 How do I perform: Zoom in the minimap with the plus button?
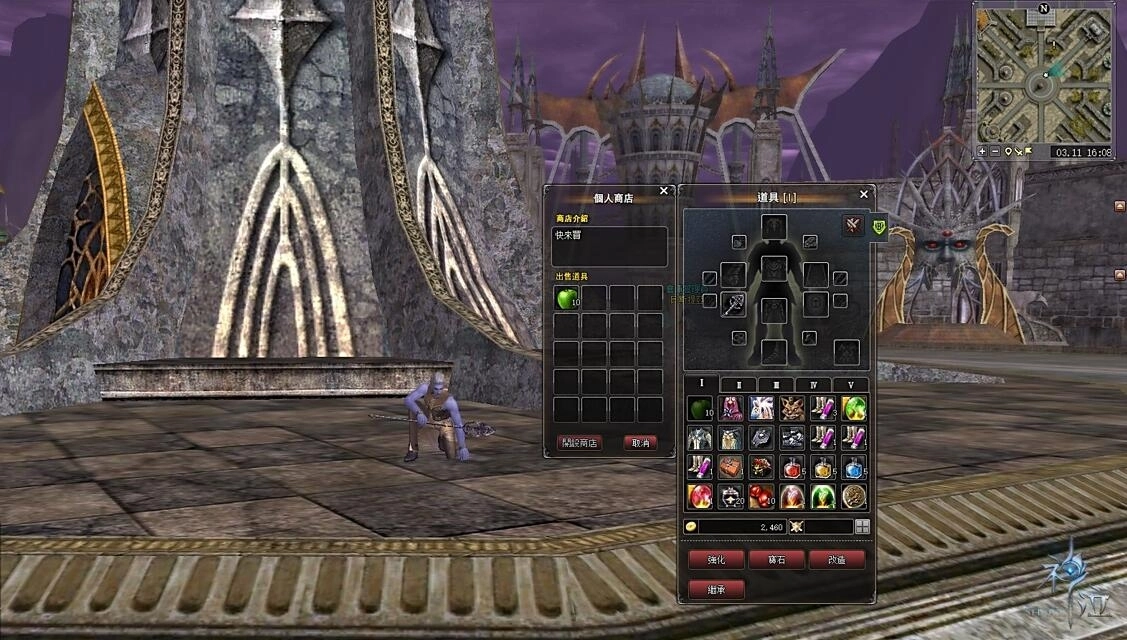click(x=982, y=152)
